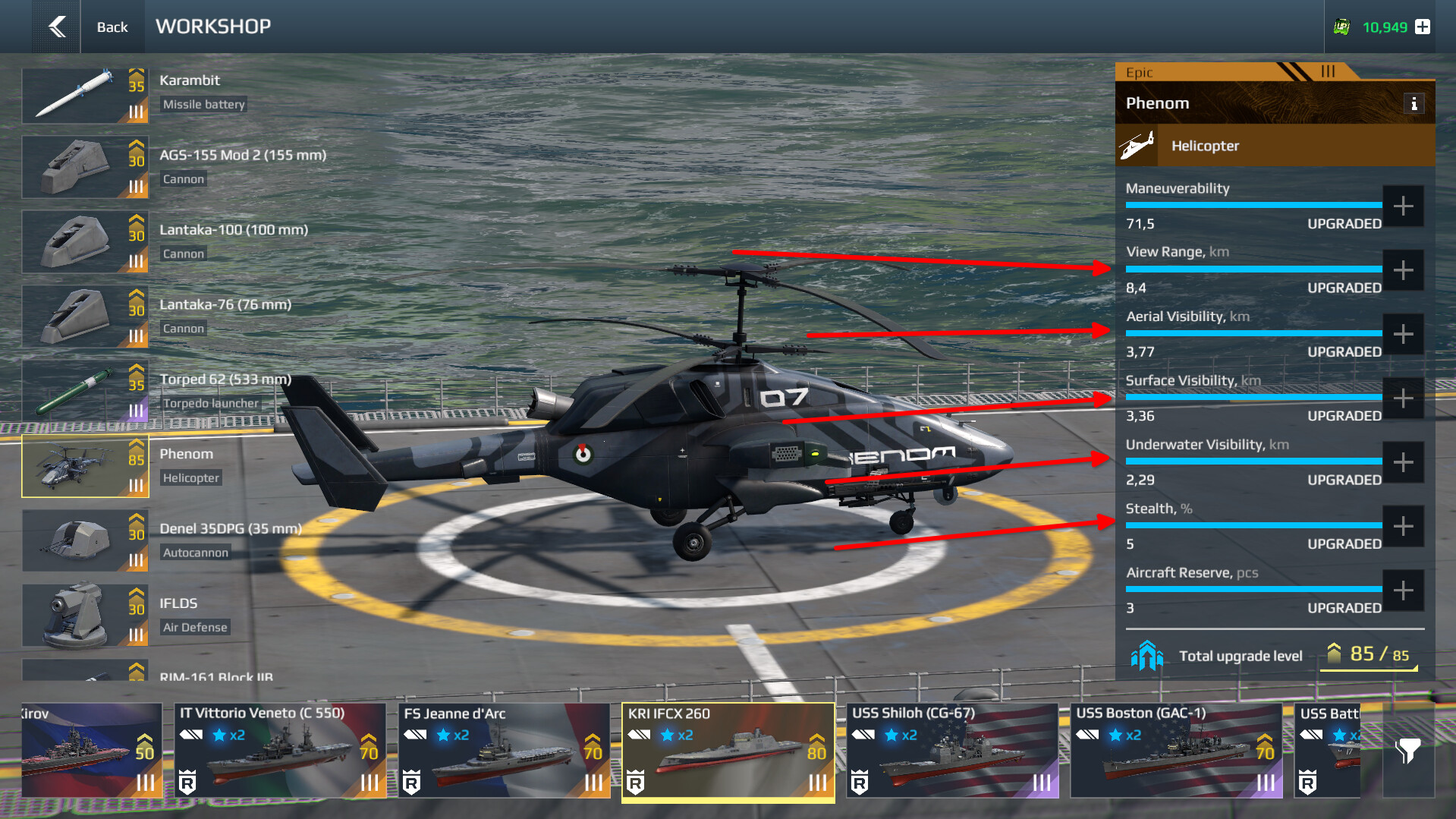
Task: Select the IFLDS air defense
Action: pos(85,615)
